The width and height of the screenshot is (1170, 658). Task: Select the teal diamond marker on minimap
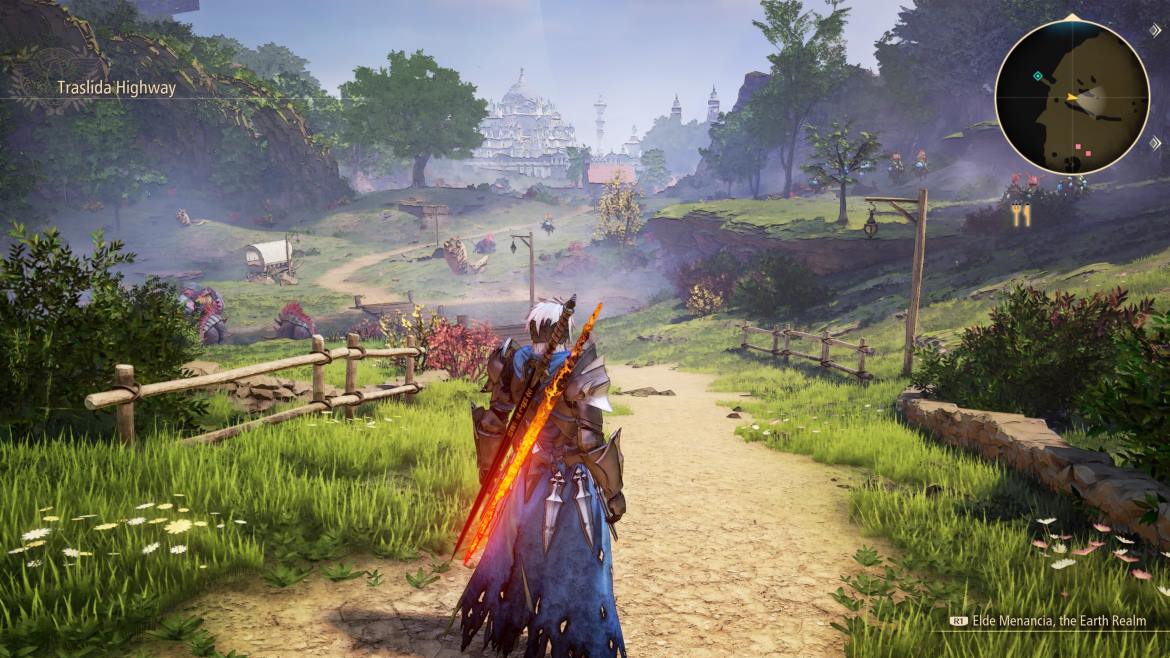pyautogui.click(x=1038, y=76)
